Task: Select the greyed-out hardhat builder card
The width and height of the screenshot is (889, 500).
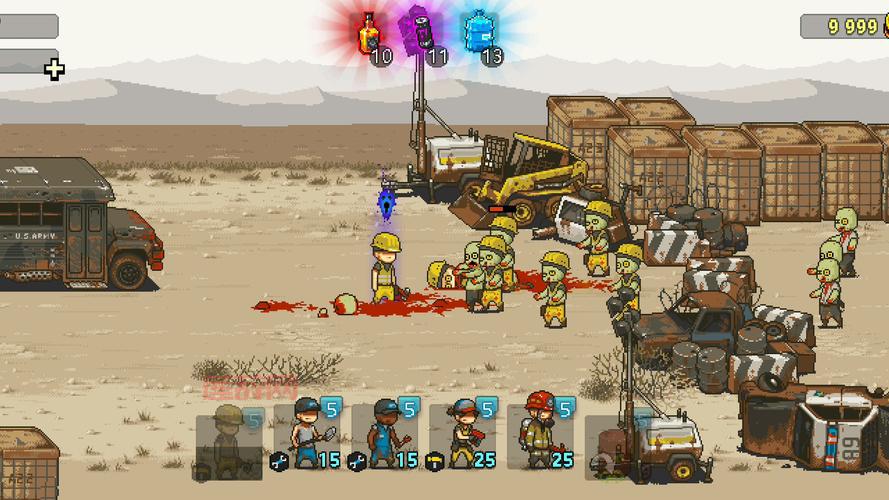Action: click(x=228, y=438)
